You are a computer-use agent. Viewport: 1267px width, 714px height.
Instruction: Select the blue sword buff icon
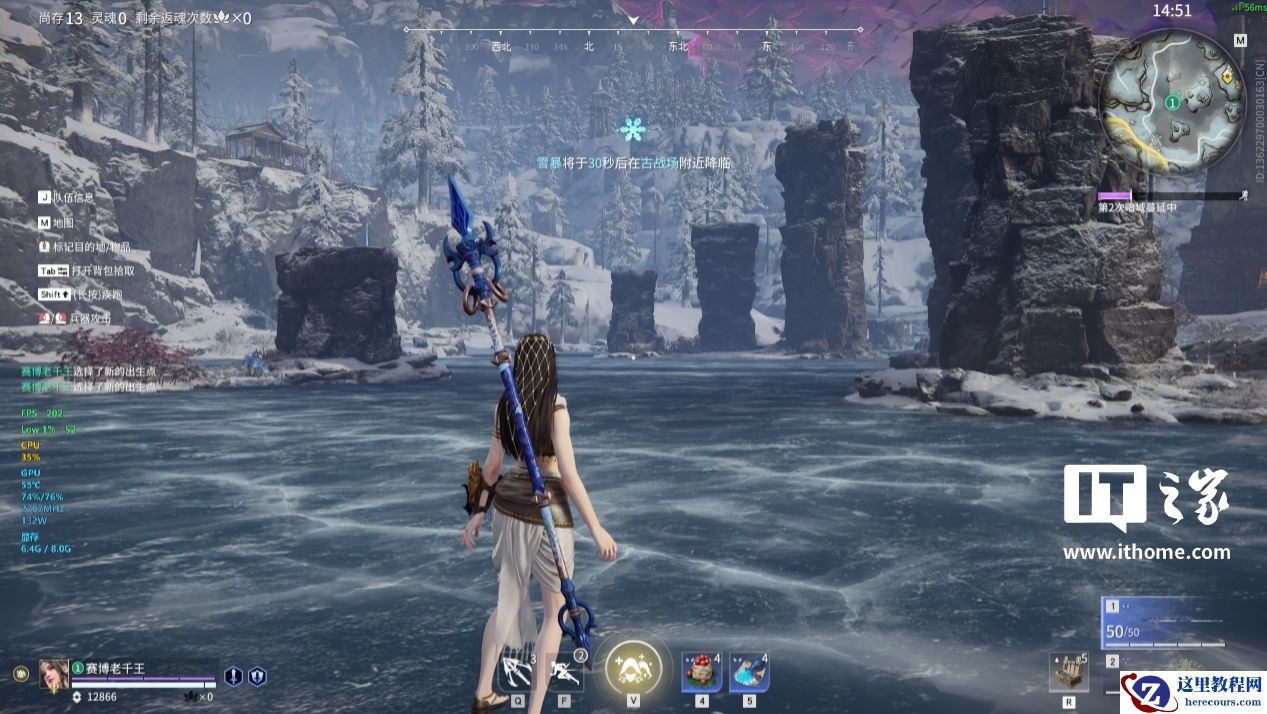(x=233, y=676)
